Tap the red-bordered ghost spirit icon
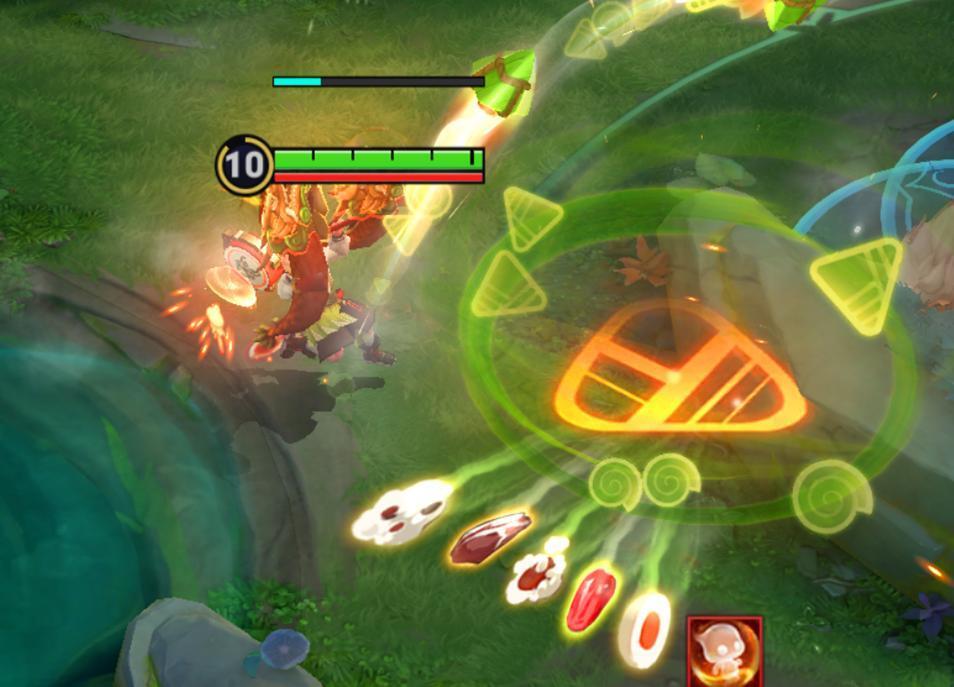This screenshot has height=687, width=954. 725,653
